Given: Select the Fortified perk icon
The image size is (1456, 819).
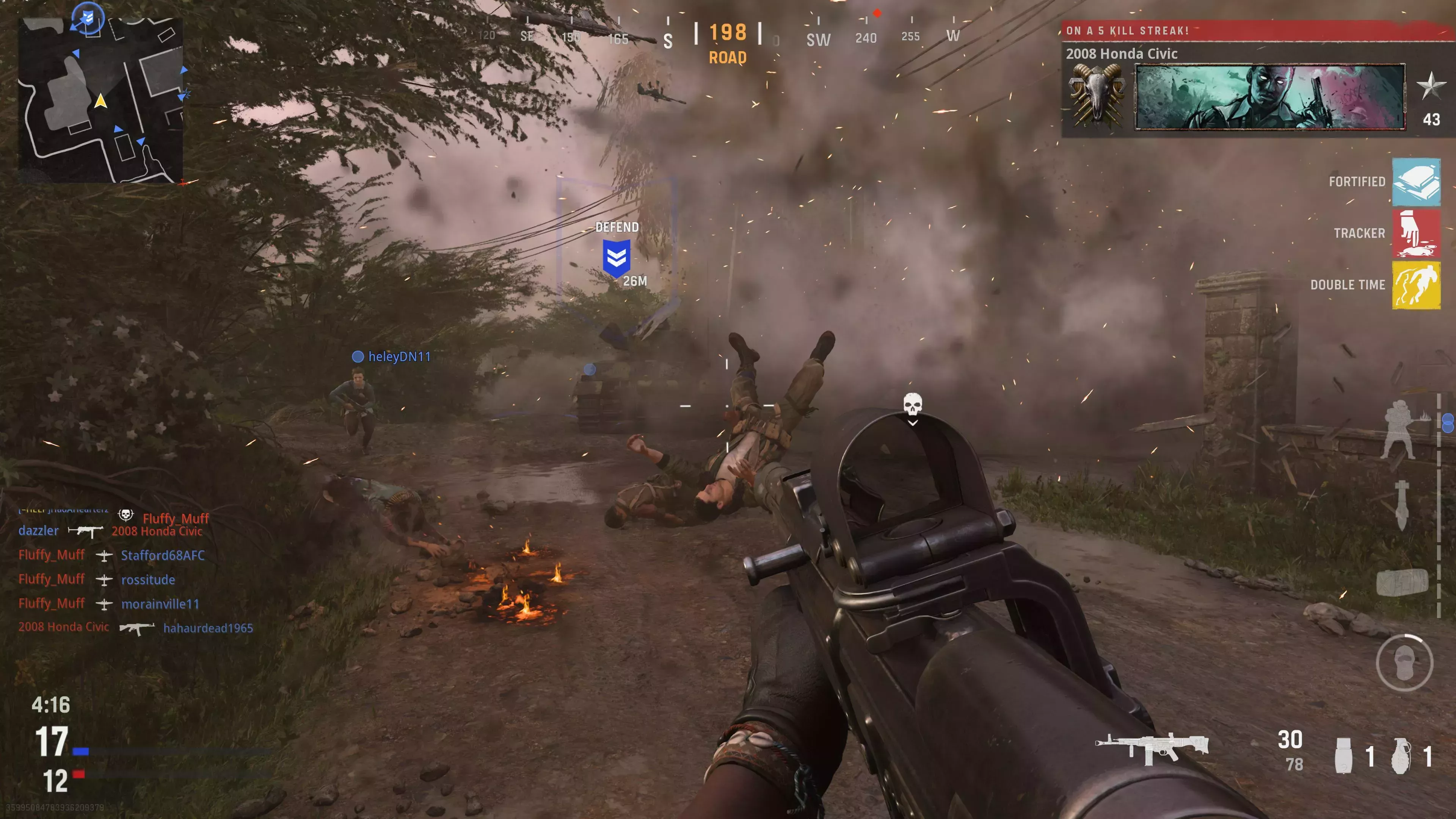Looking at the screenshot, I should [x=1417, y=182].
